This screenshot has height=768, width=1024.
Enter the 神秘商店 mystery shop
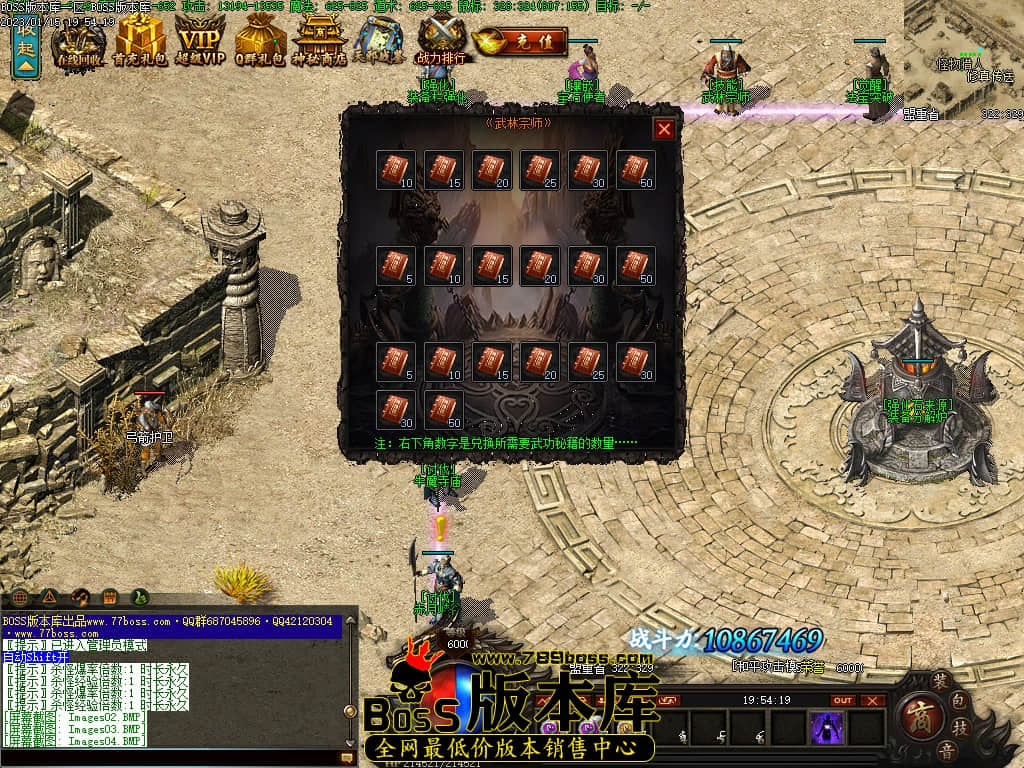[321, 42]
